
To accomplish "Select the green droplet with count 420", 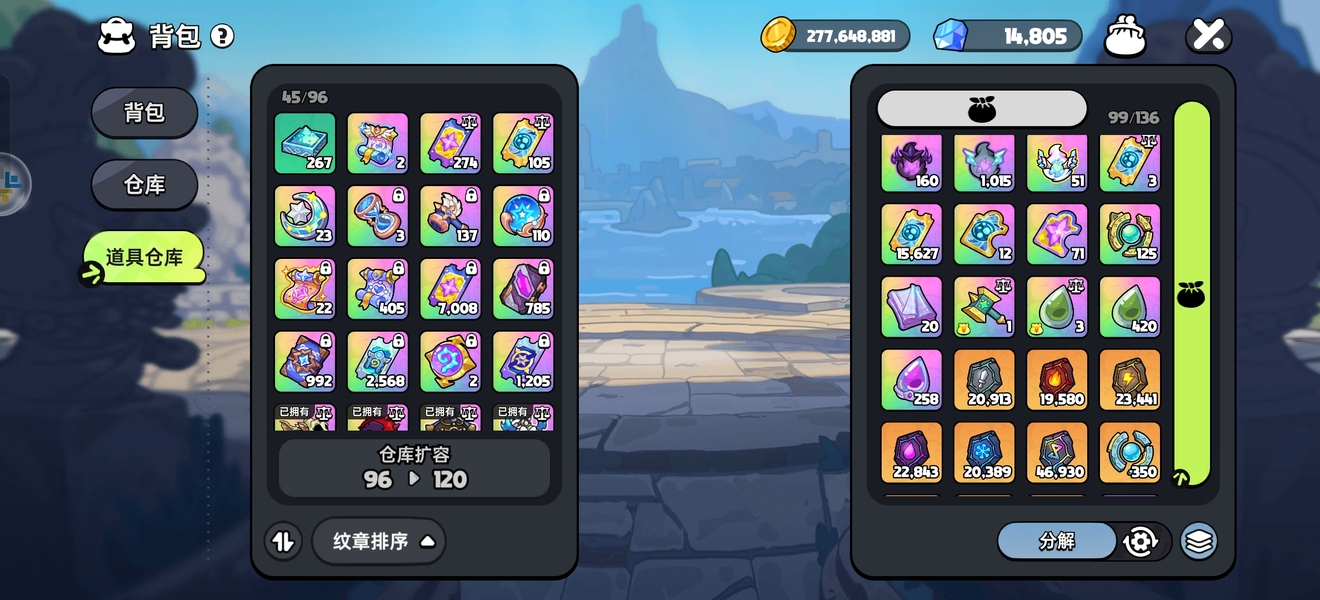I will tap(1130, 307).
